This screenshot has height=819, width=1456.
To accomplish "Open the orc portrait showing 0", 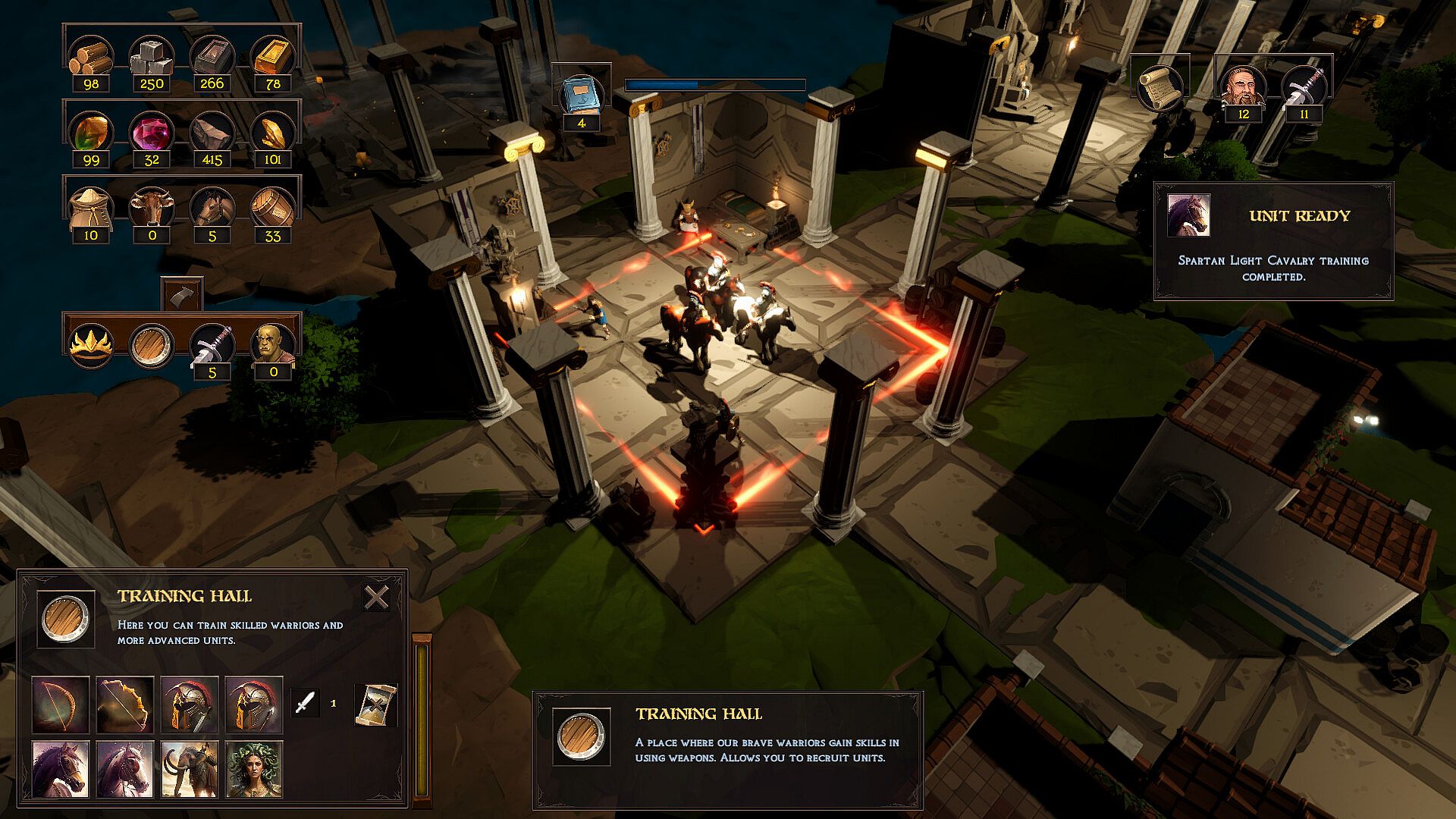I will coord(272,345).
